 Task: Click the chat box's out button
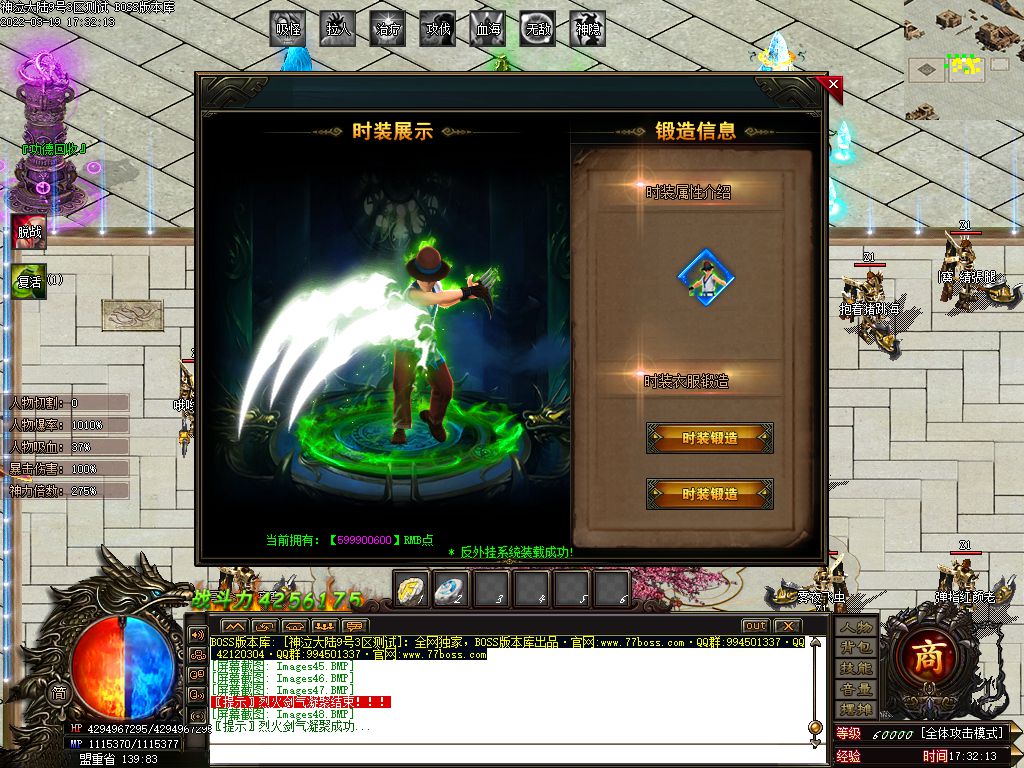(x=755, y=626)
